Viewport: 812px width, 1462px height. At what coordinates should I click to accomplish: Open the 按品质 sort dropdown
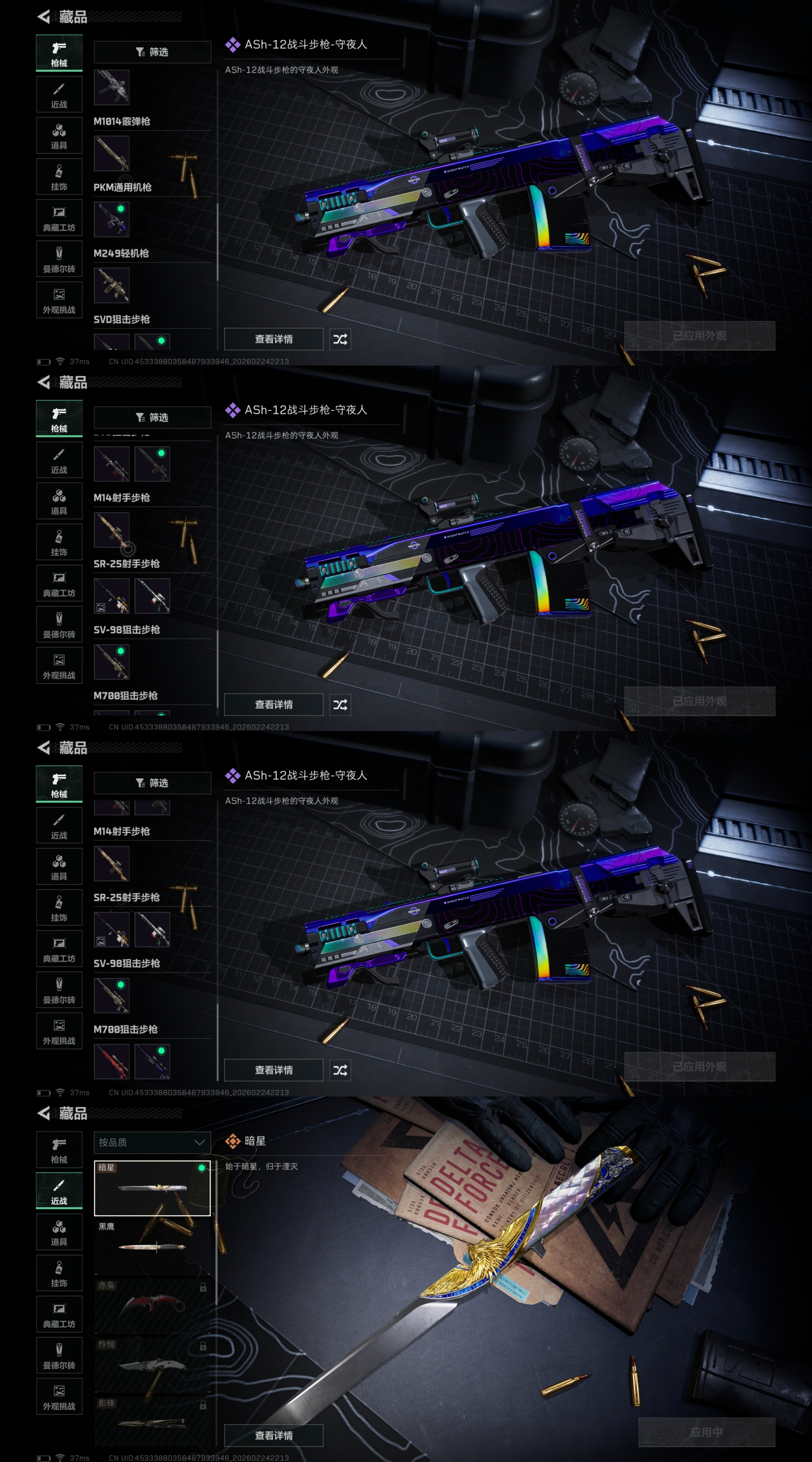click(152, 1142)
